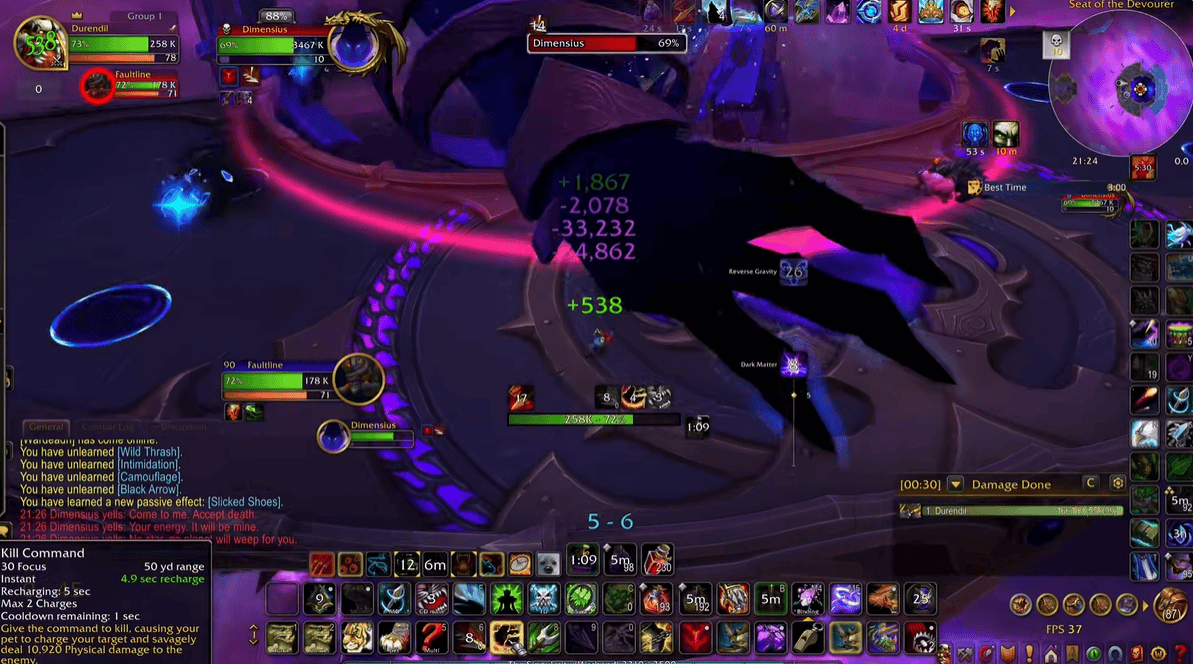Select Durendil's player portrait frame
Viewport: 1193px width, 664px height.
coord(39,43)
